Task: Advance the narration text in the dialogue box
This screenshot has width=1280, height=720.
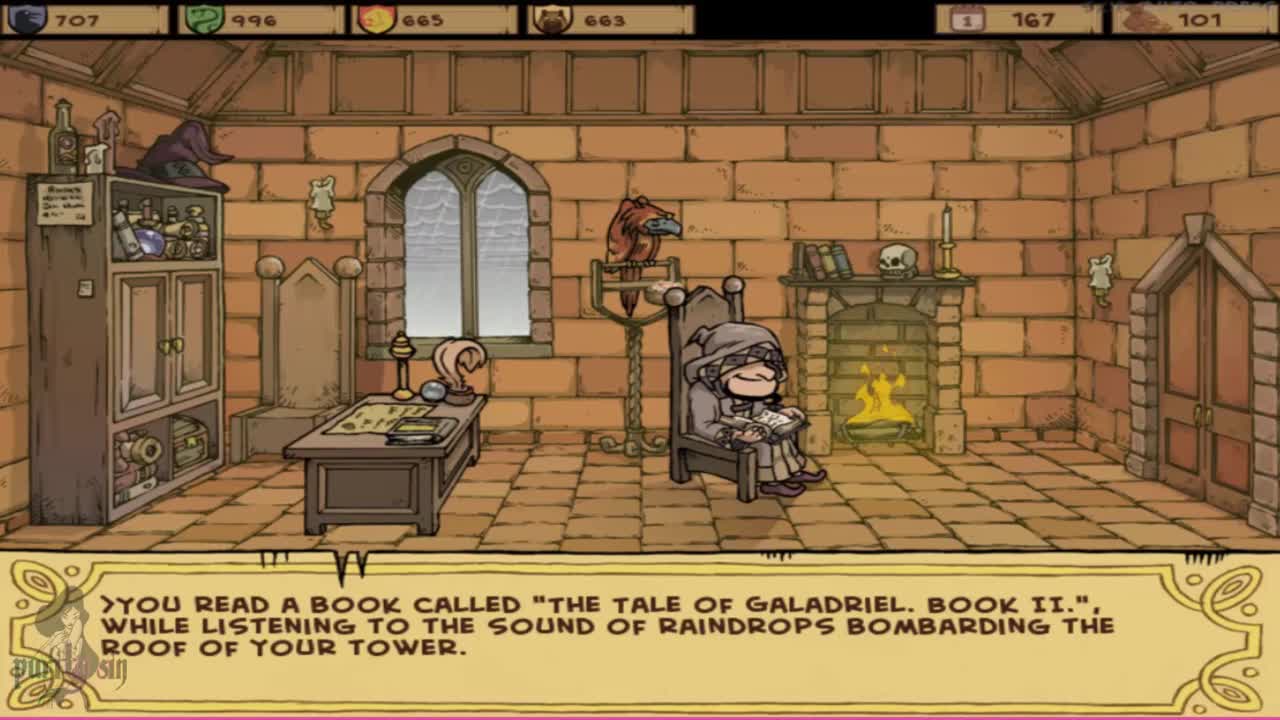Action: pyautogui.click(x=640, y=632)
